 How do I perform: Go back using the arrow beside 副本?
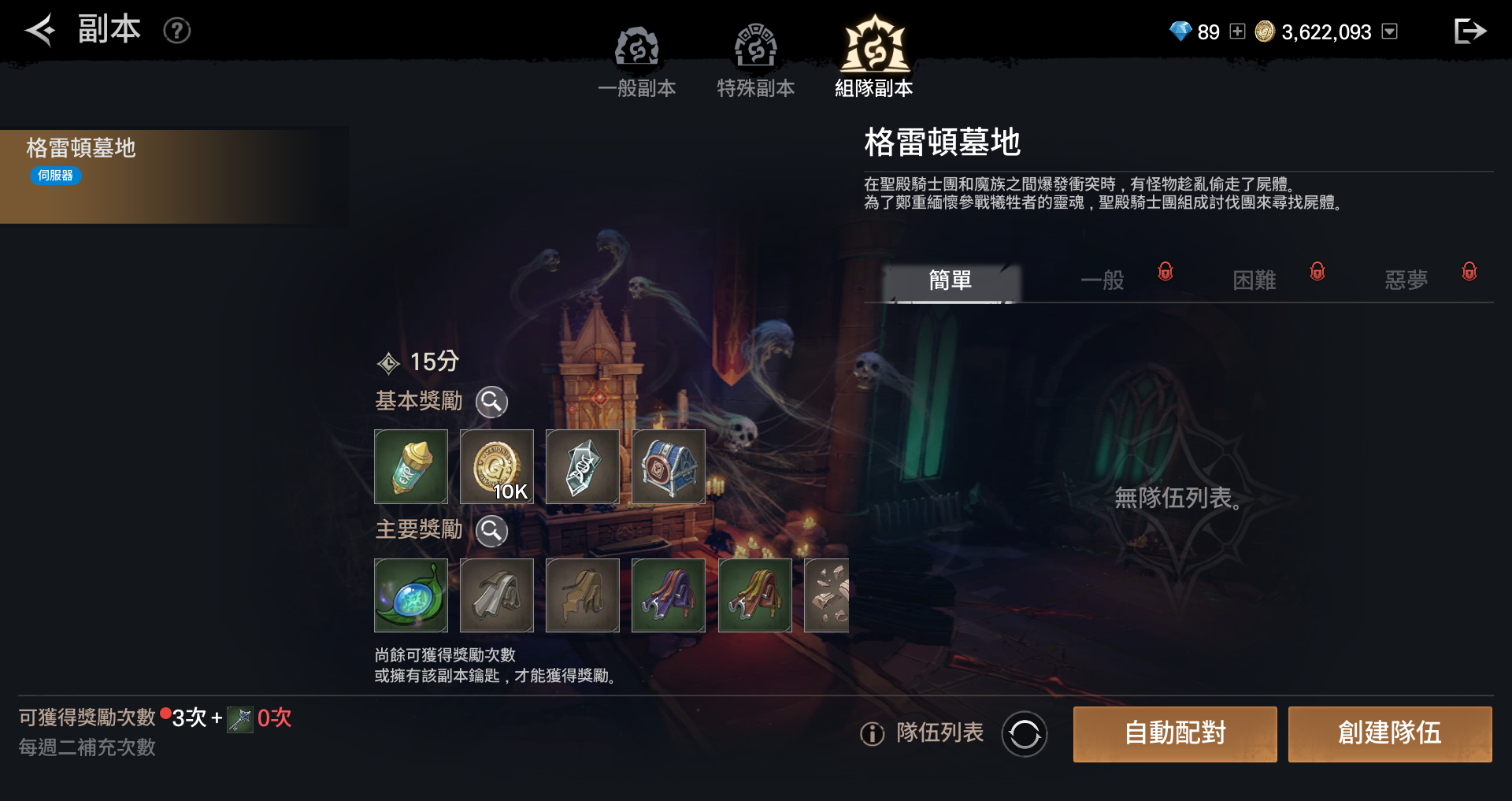[x=39, y=31]
